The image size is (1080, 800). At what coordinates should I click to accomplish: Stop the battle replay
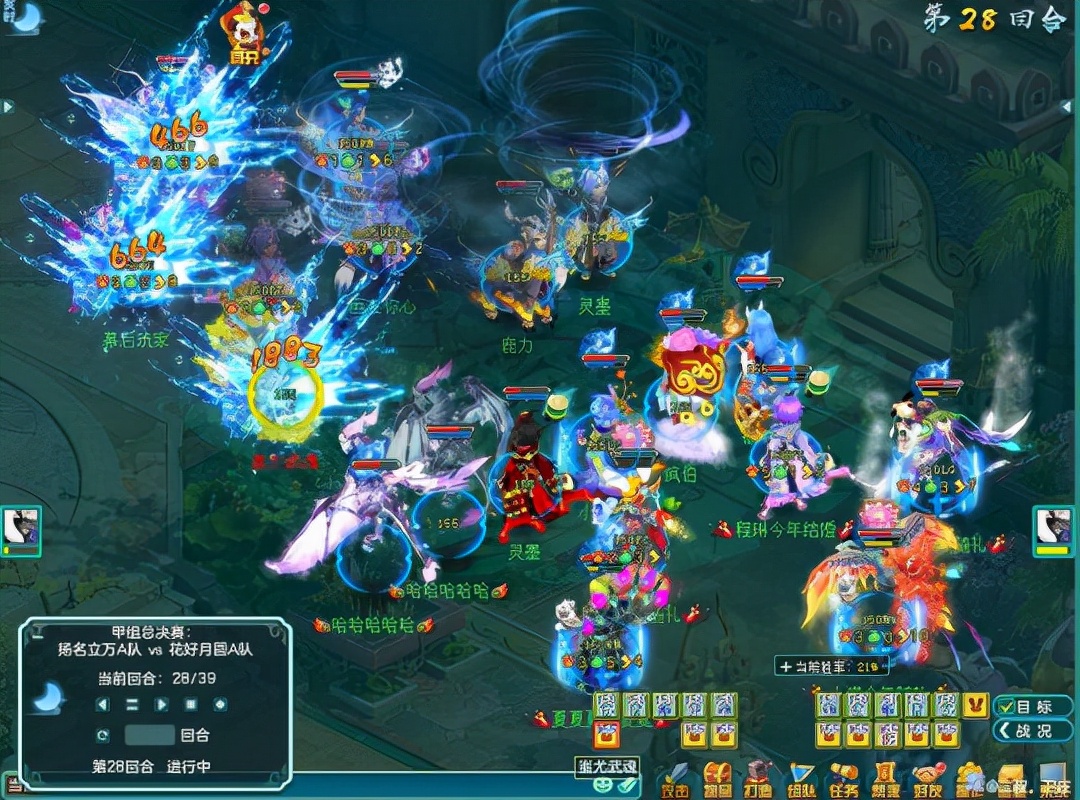[190, 705]
